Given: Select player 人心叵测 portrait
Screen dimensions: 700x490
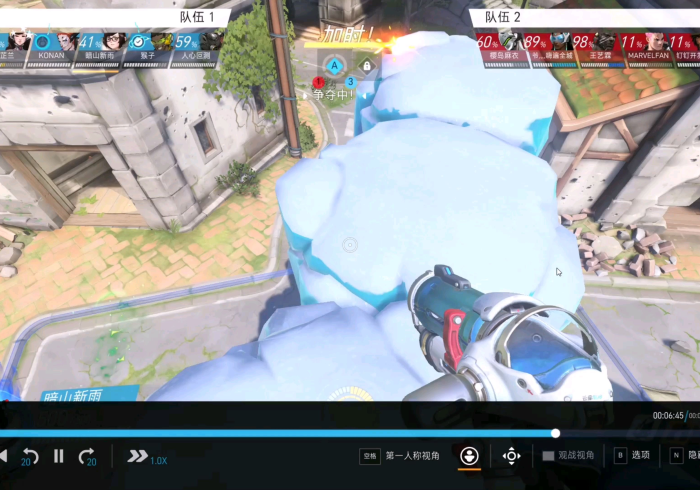Looking at the screenshot, I should (195, 47).
